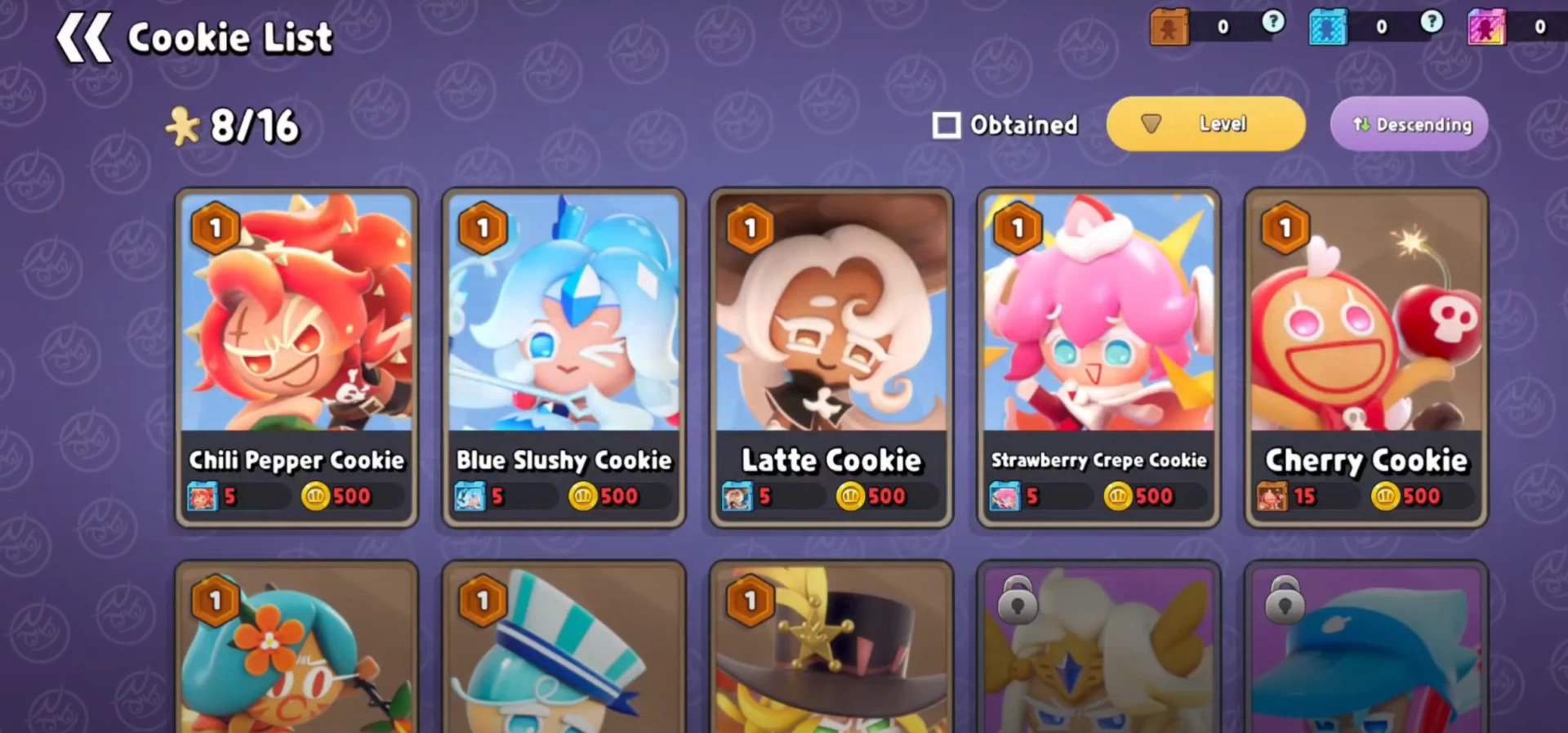Pick the Strawberry Crepe Cookie card
Screen dimensions: 1568x733
pos(1098,357)
